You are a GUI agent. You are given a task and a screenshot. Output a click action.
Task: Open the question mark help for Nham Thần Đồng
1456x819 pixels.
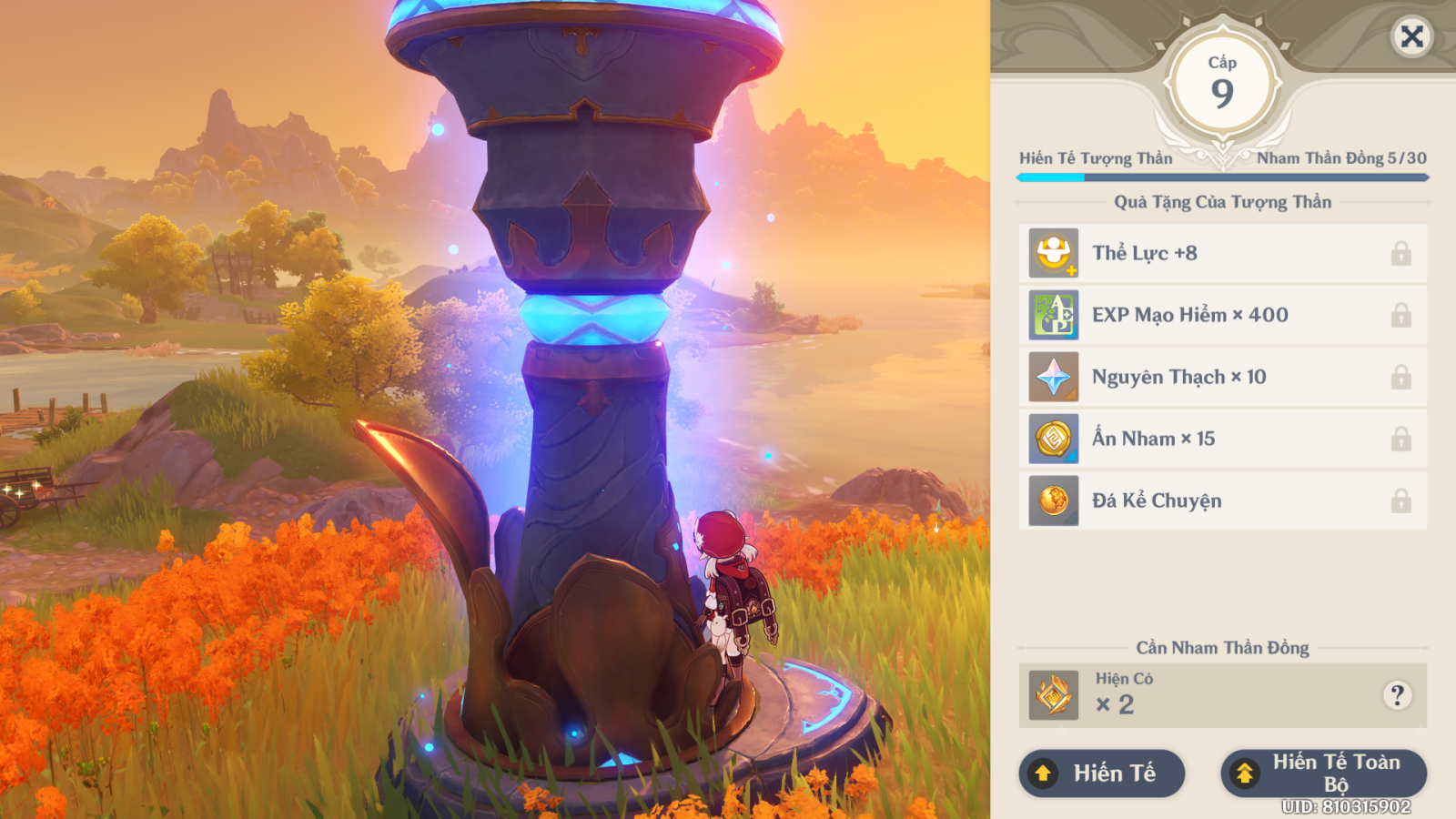click(x=1397, y=695)
